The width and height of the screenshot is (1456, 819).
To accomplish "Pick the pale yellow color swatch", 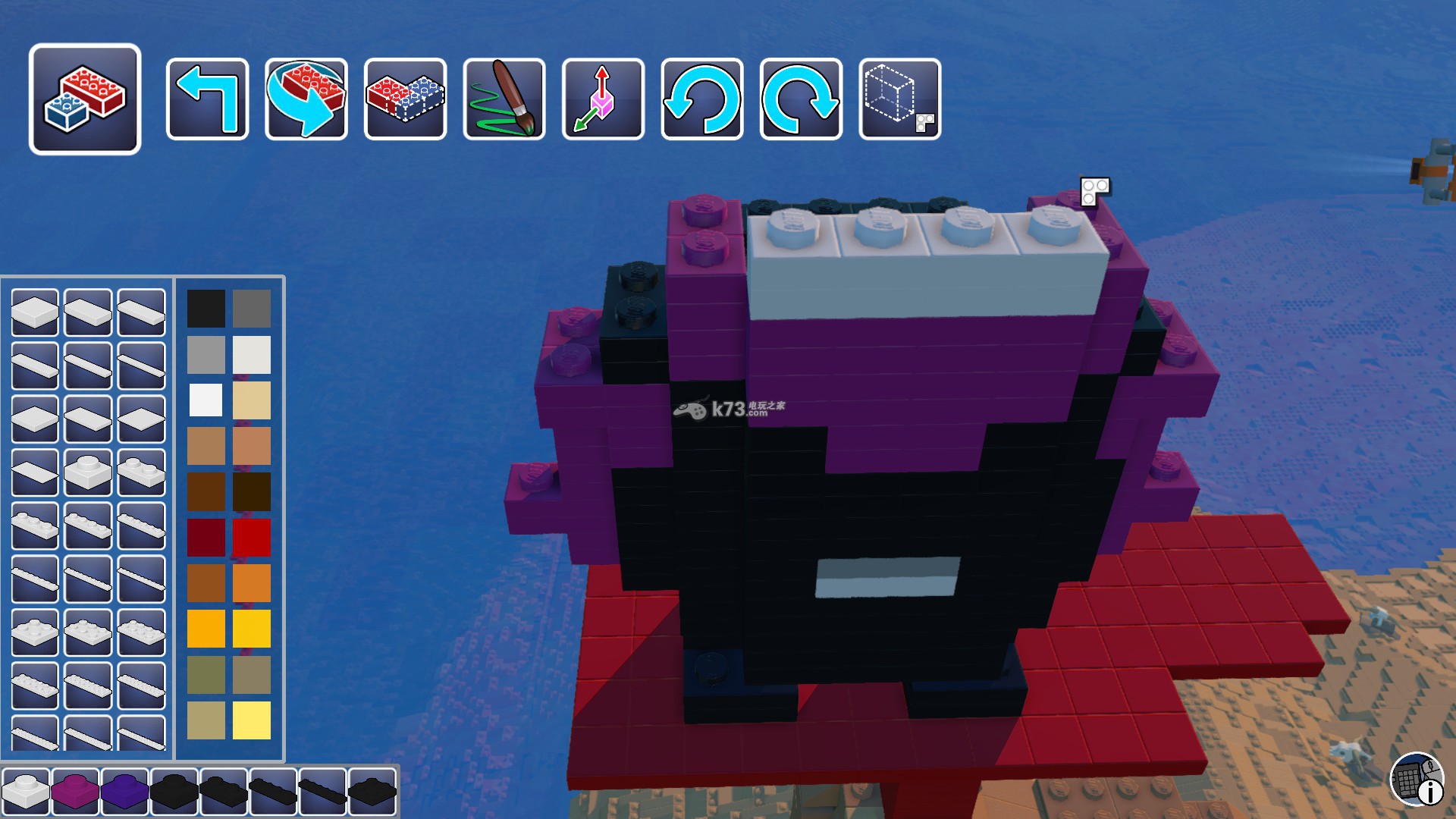I will pos(252,720).
